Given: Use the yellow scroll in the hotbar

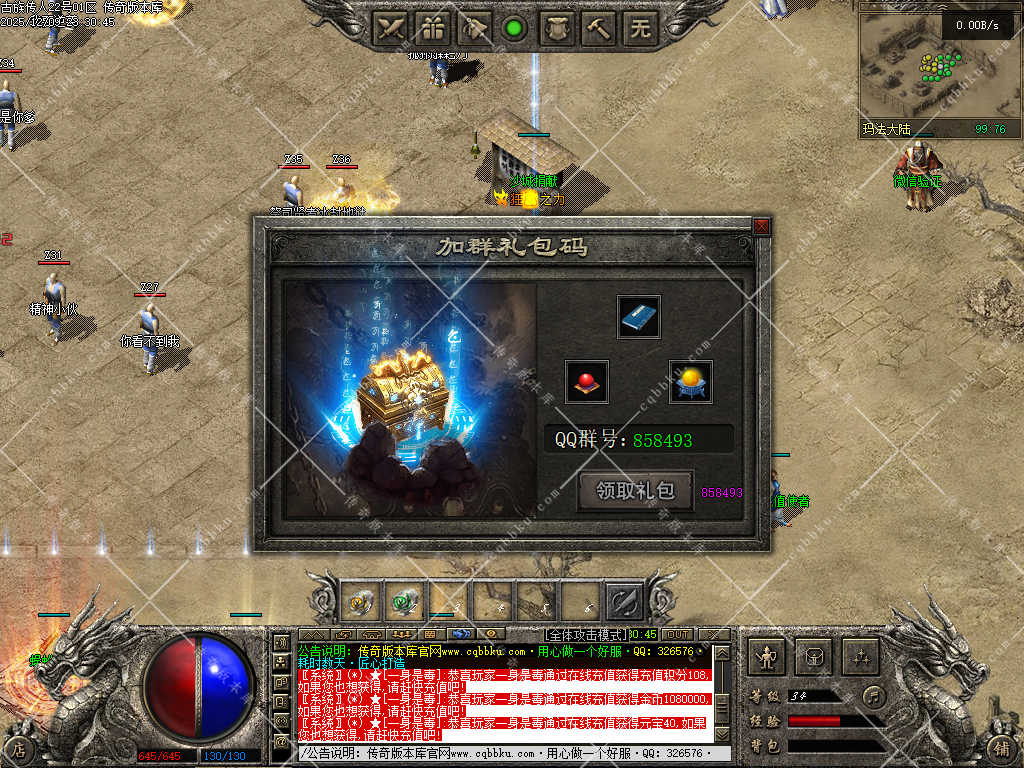Looking at the screenshot, I should [360, 602].
